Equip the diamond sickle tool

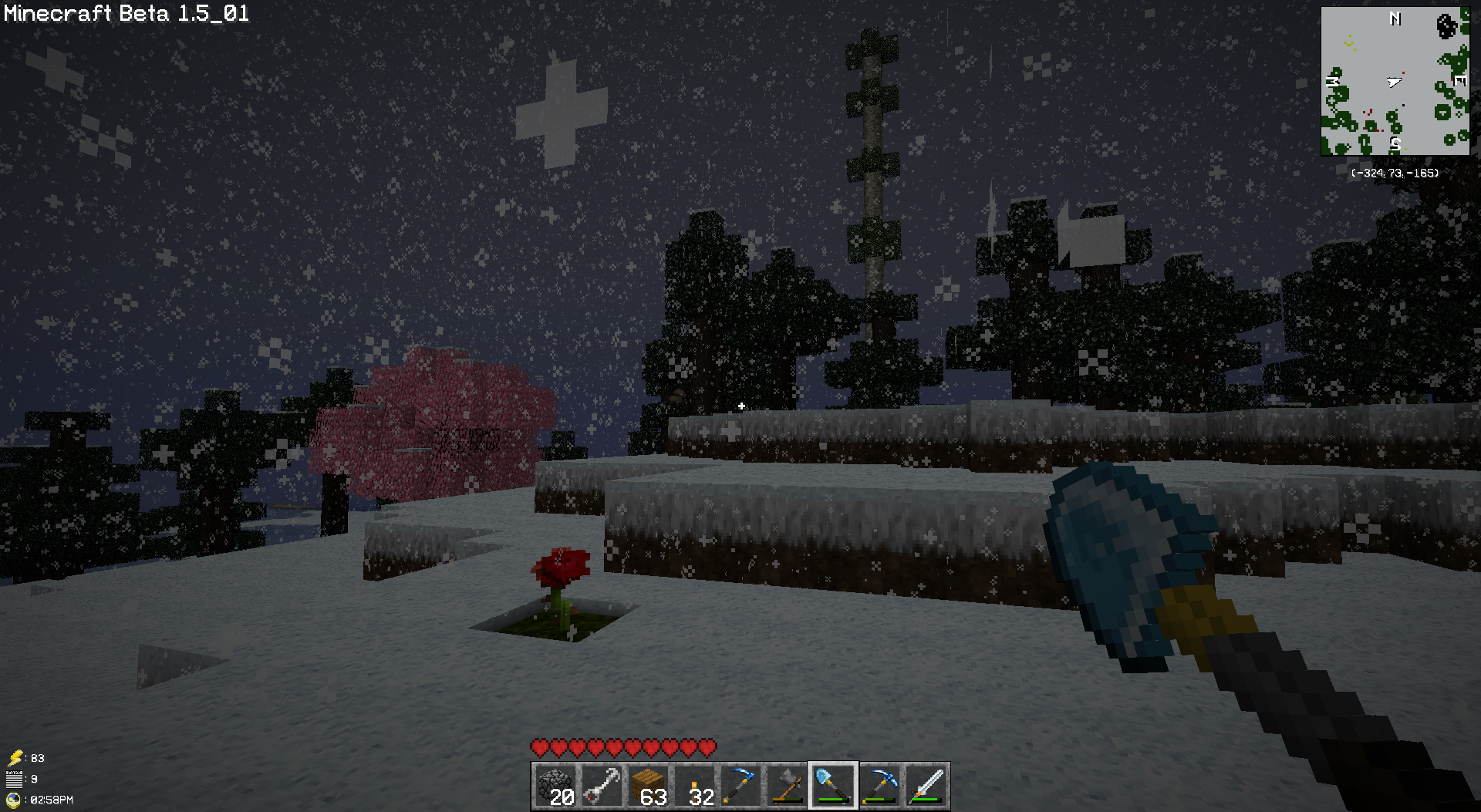click(740, 786)
